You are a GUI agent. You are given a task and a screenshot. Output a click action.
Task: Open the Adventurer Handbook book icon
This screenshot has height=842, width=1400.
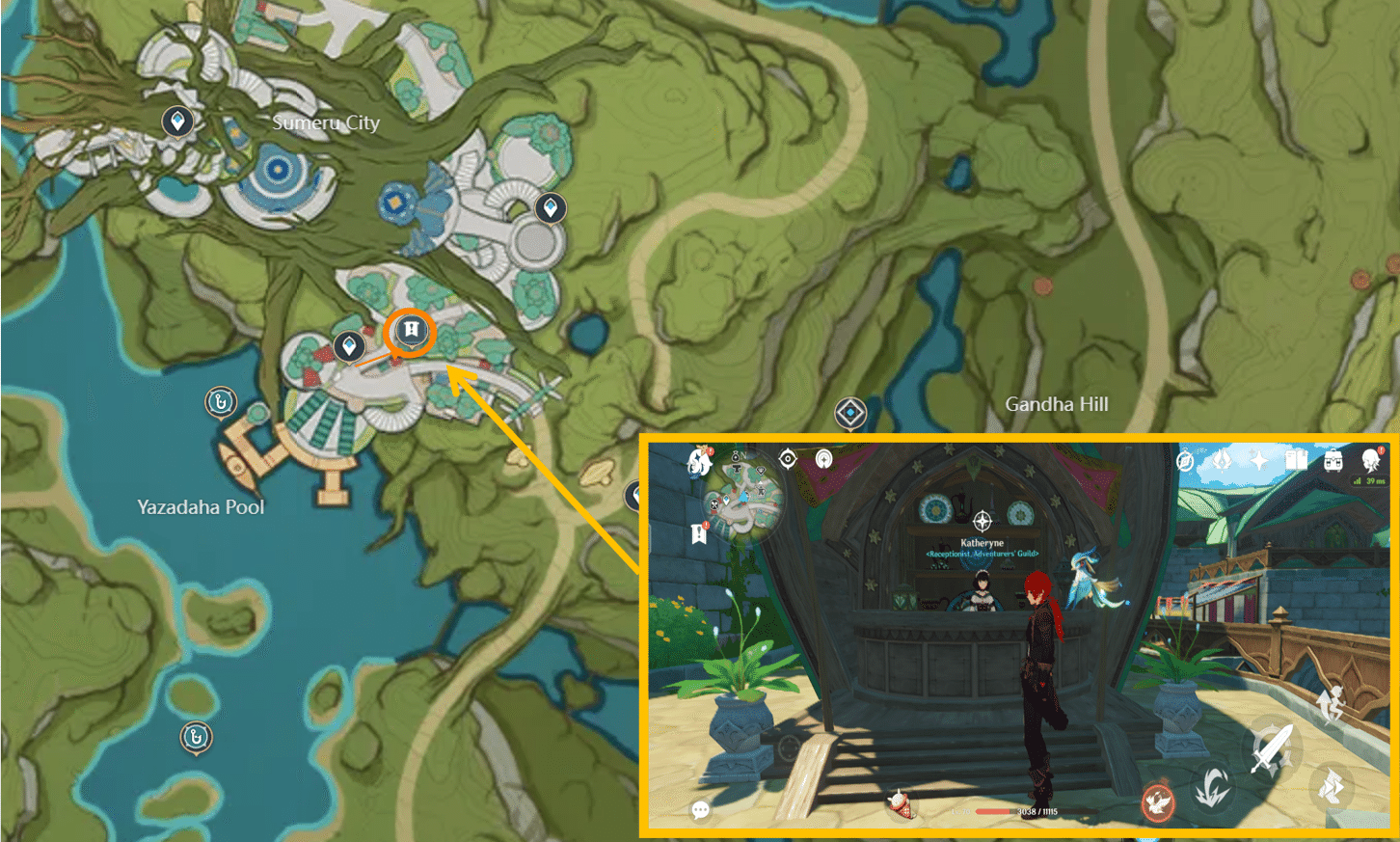tap(1296, 461)
